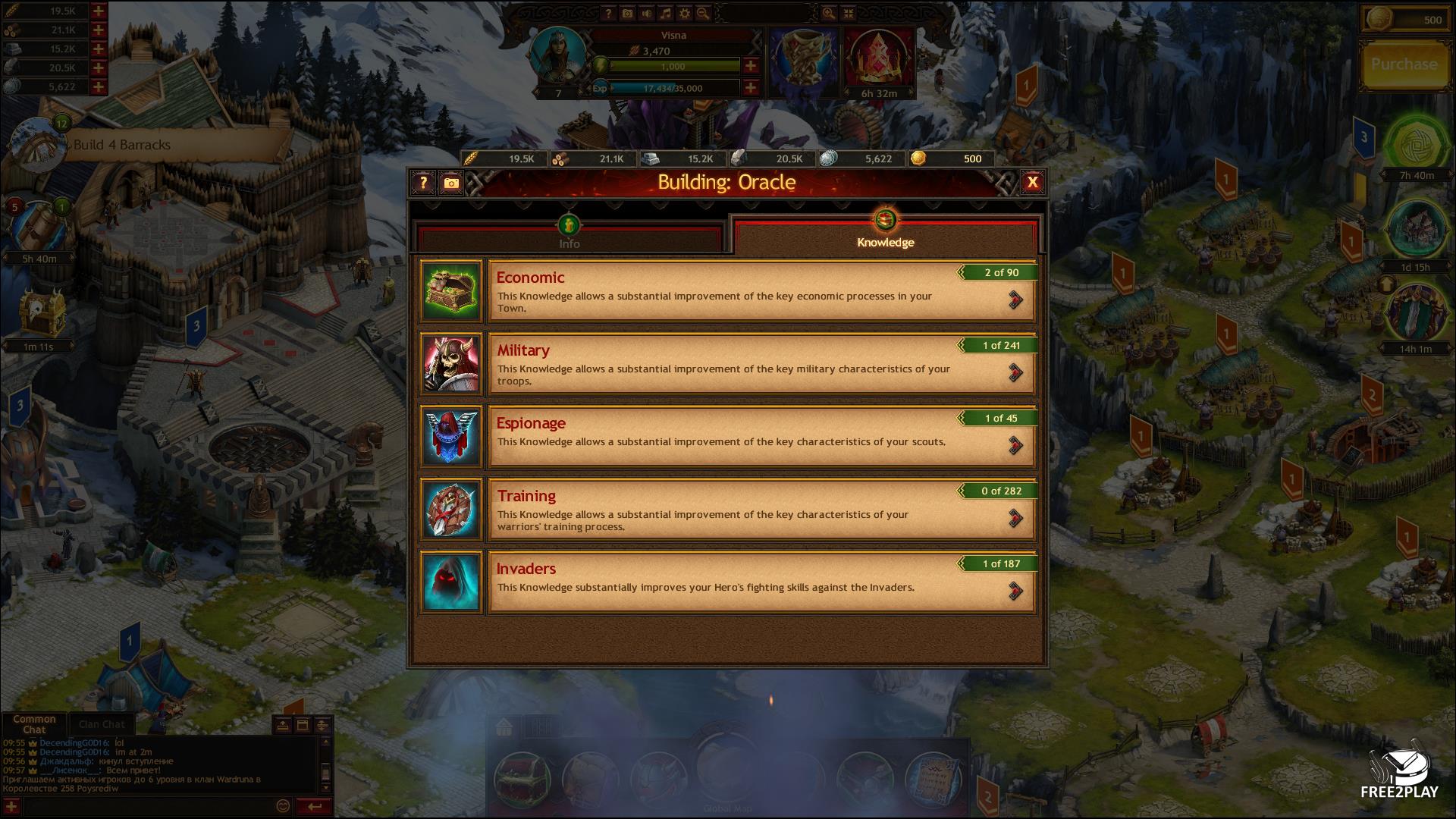Click the yellow Purchase button
Image resolution: width=1456 pixels, height=819 pixels.
(x=1404, y=64)
